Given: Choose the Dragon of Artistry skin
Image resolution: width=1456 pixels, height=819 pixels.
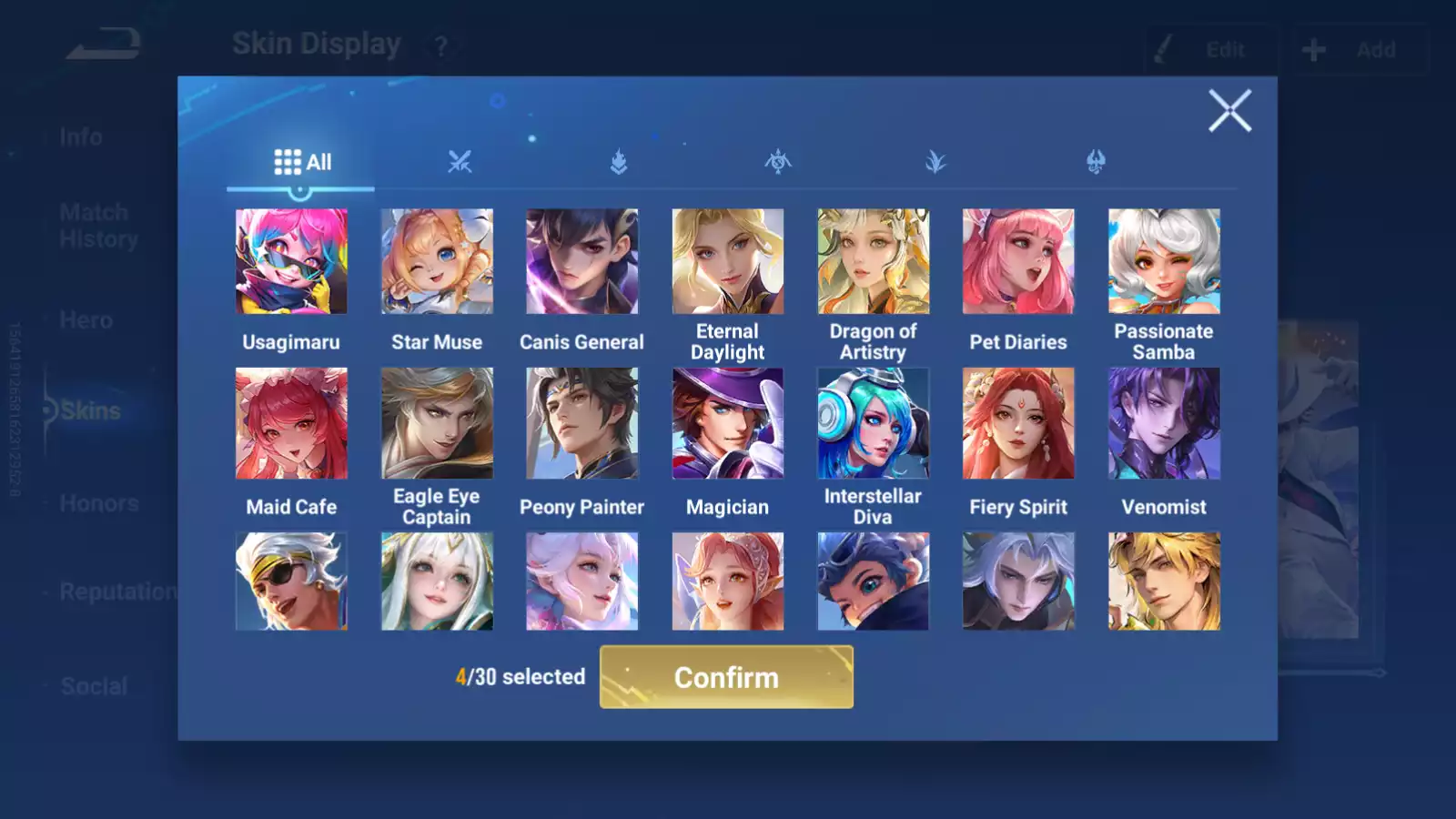Looking at the screenshot, I should pos(873,262).
